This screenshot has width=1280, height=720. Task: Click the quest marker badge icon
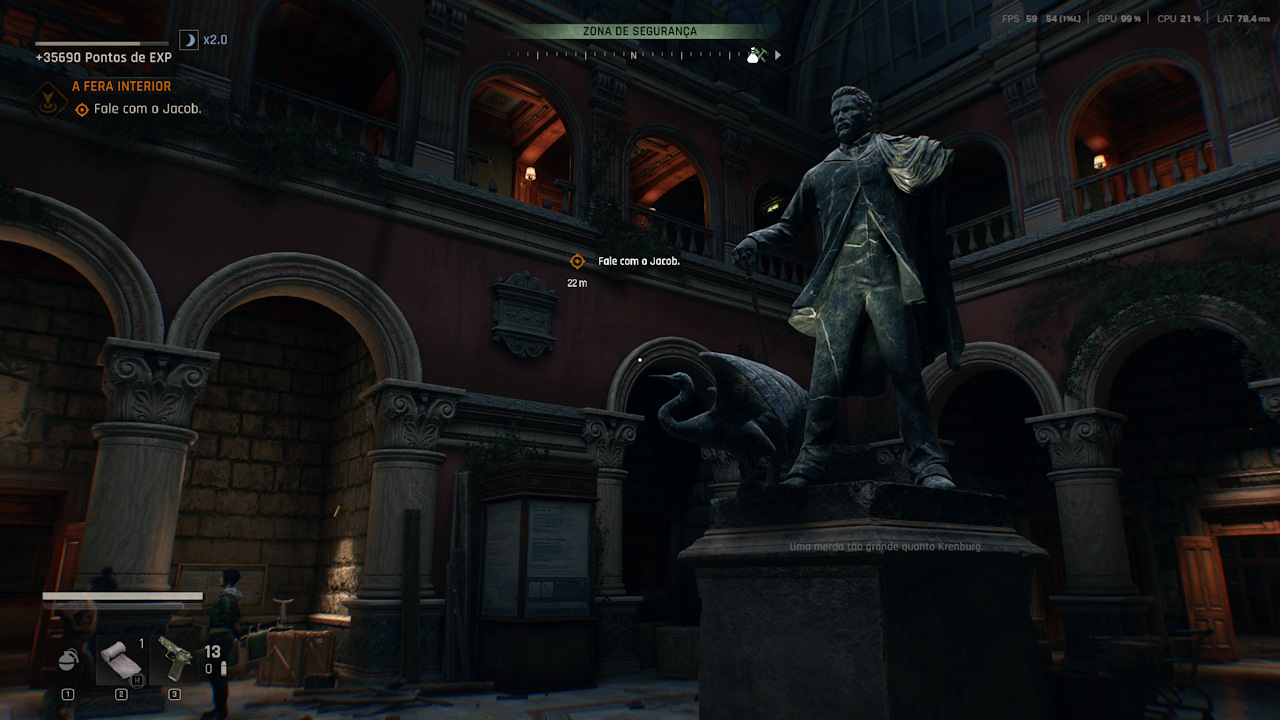click(x=47, y=98)
